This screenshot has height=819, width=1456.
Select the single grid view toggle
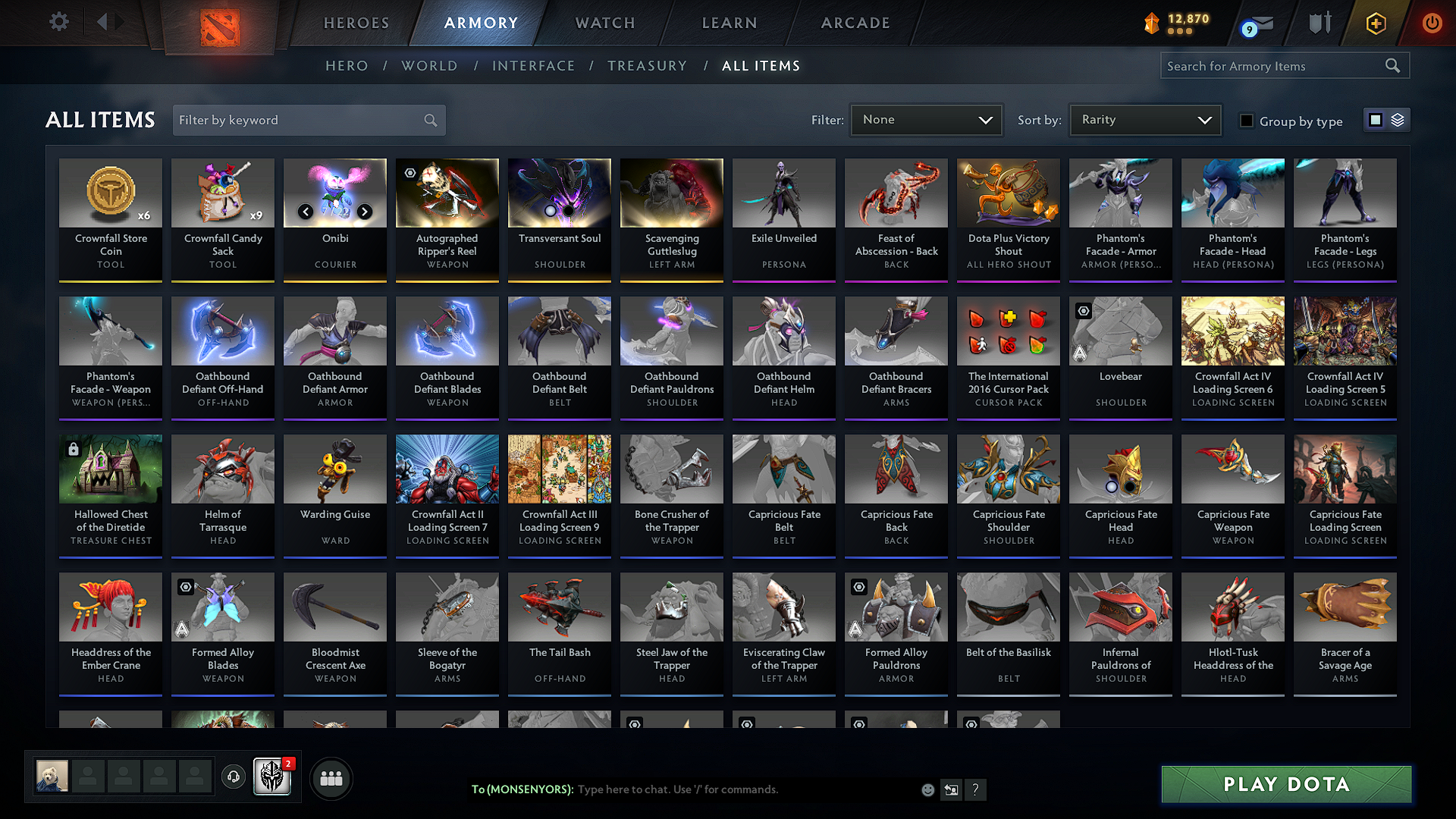click(1377, 119)
